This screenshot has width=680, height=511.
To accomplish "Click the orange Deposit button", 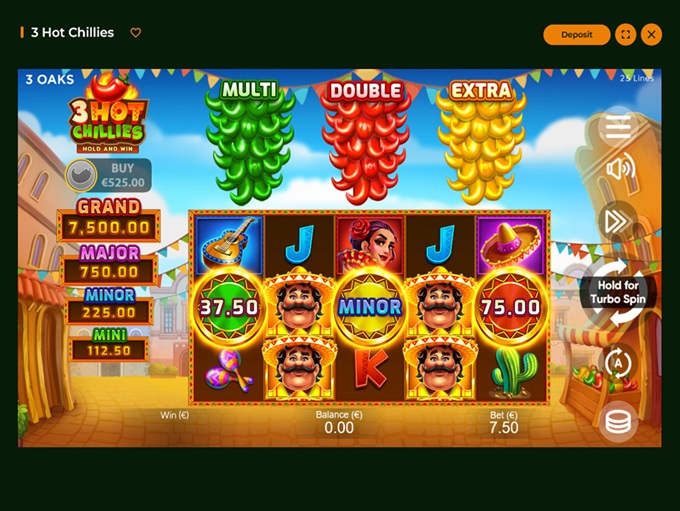I will [x=576, y=34].
